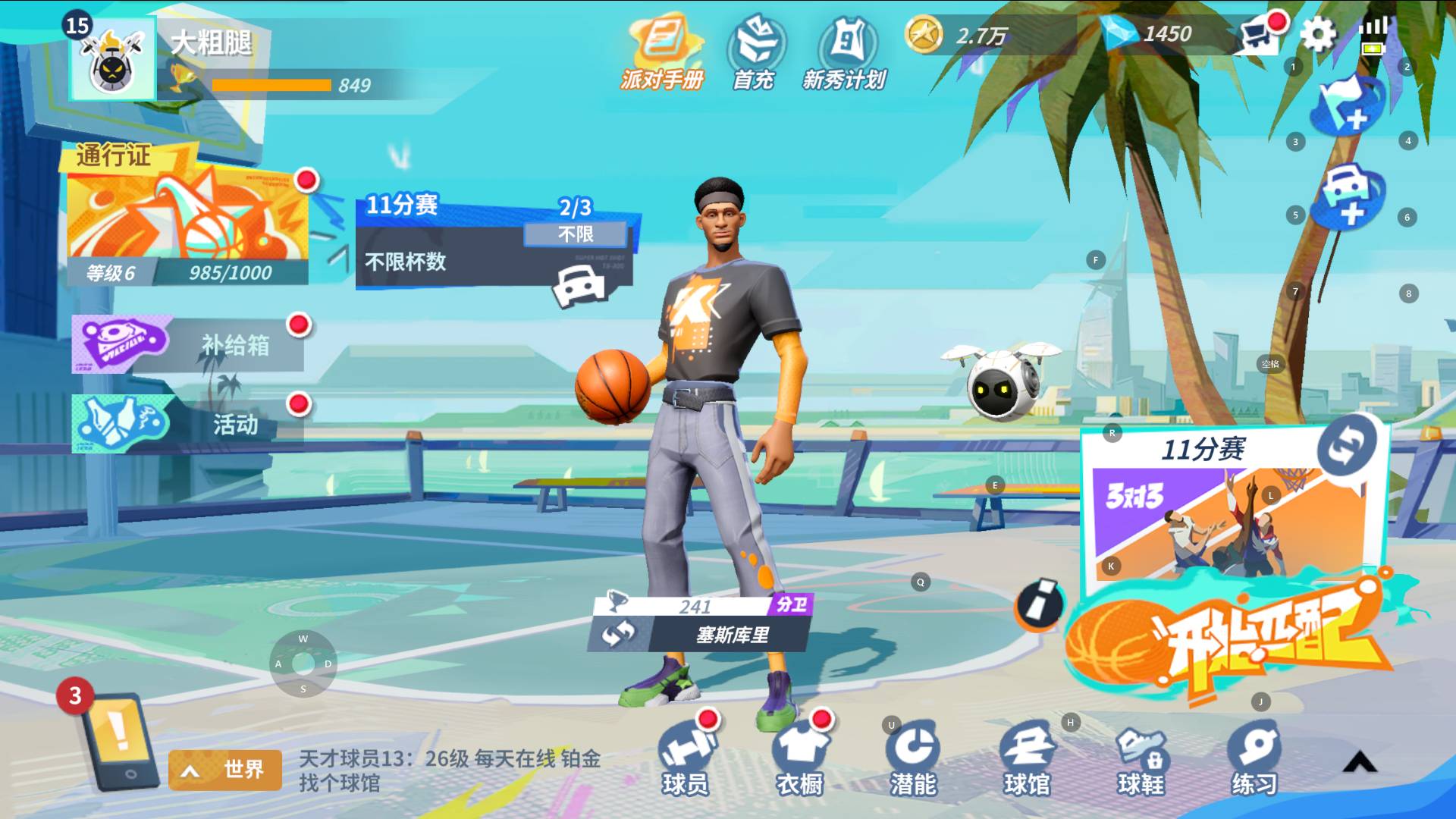Swap the character 塞斯库里
The image size is (1456, 819).
point(619,633)
